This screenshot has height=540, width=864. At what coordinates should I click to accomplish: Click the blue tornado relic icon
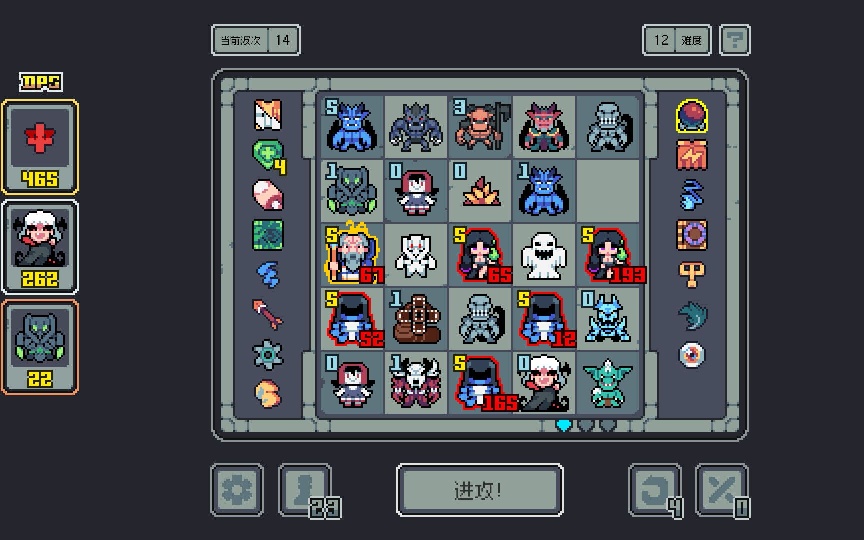pyautogui.click(x=692, y=194)
